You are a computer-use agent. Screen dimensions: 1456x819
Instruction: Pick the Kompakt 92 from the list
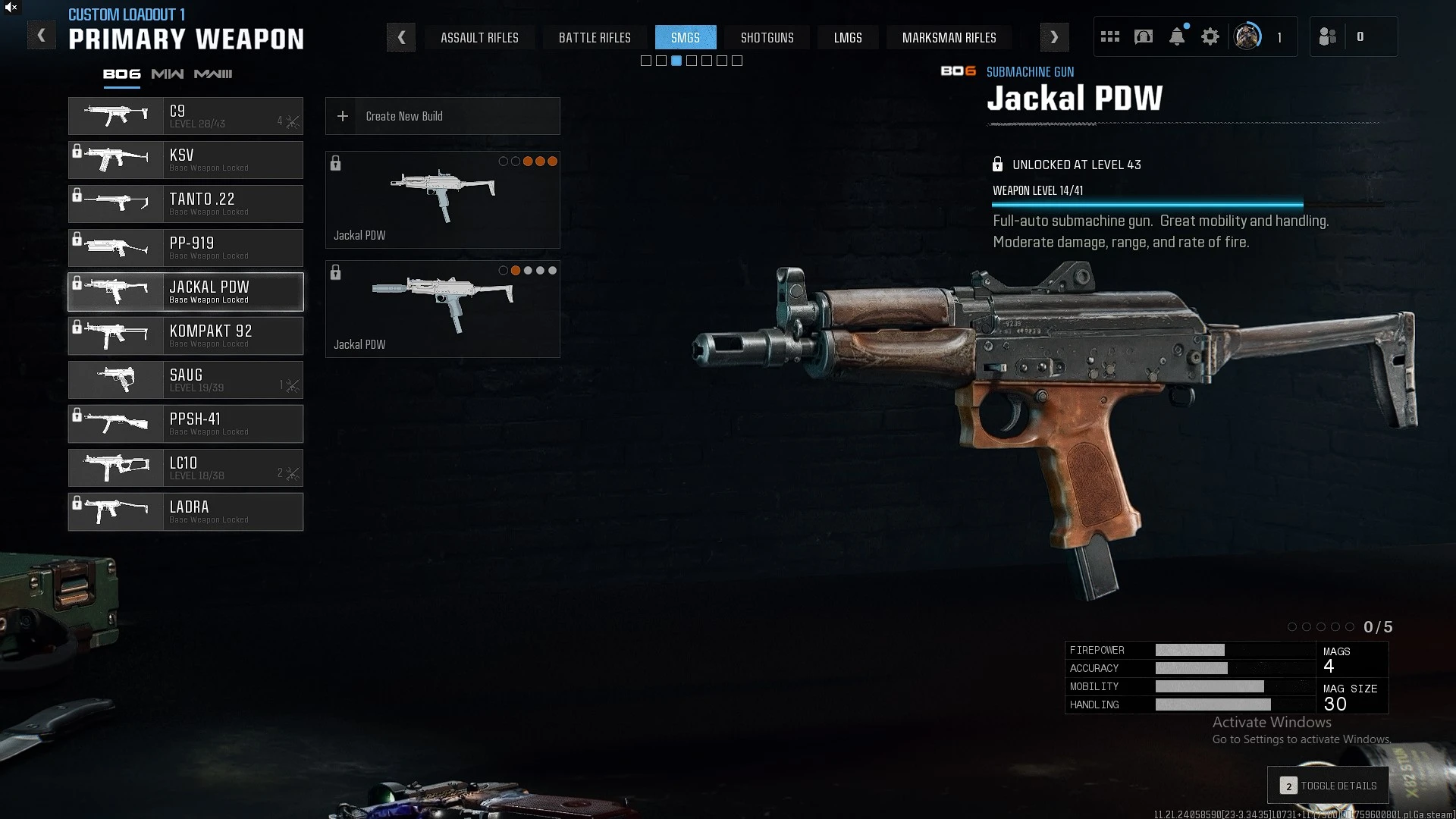(x=186, y=336)
